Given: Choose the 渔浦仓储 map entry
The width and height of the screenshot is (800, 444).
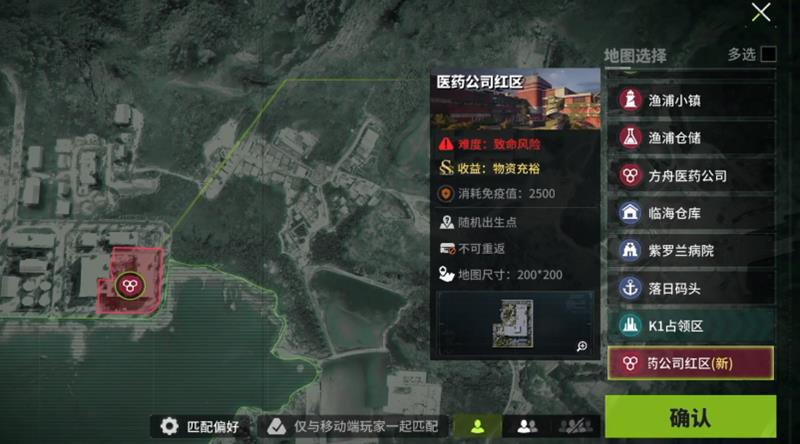Looking at the screenshot, I should coord(690,136).
